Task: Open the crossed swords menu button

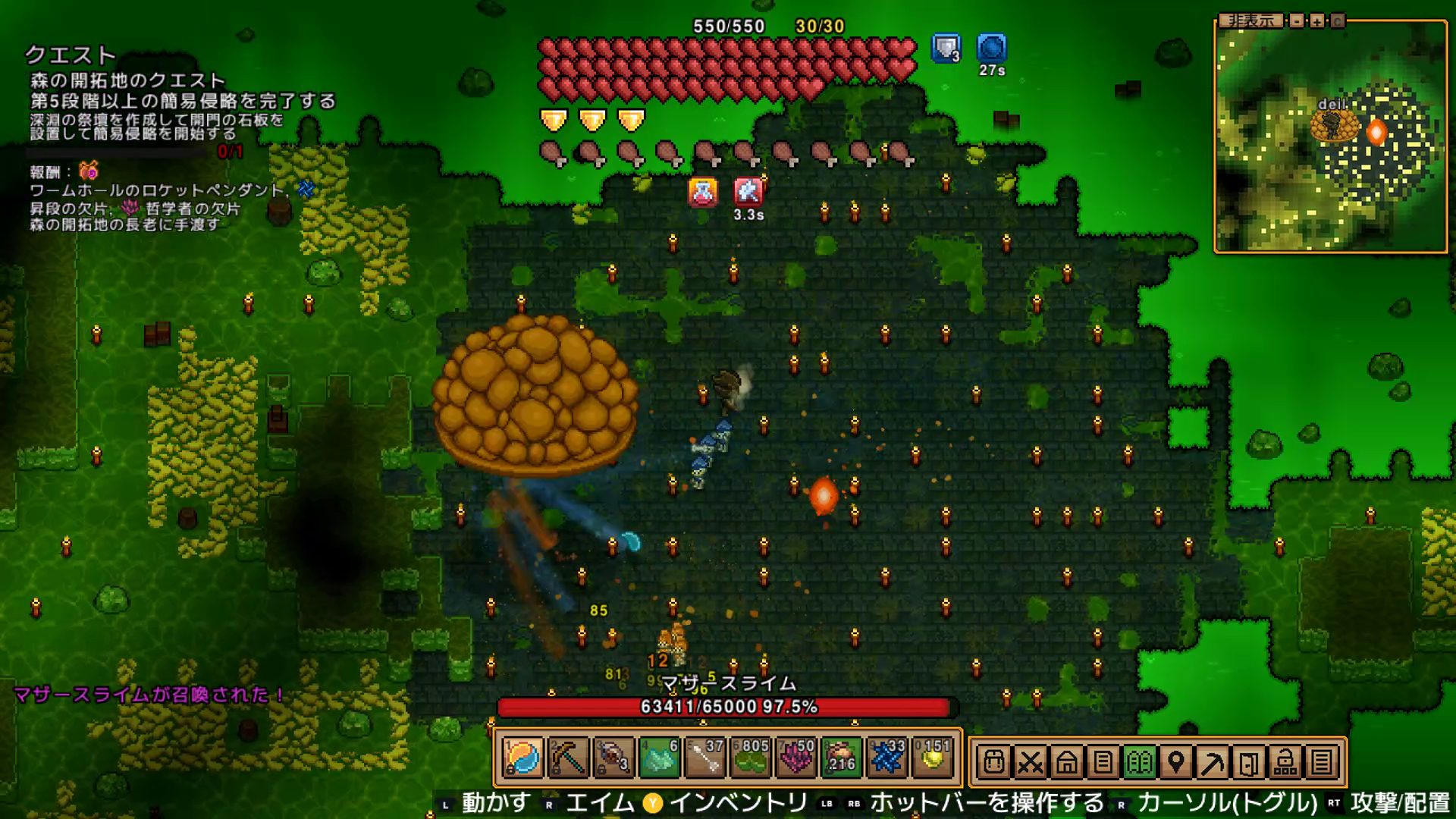Action: pos(1030,761)
